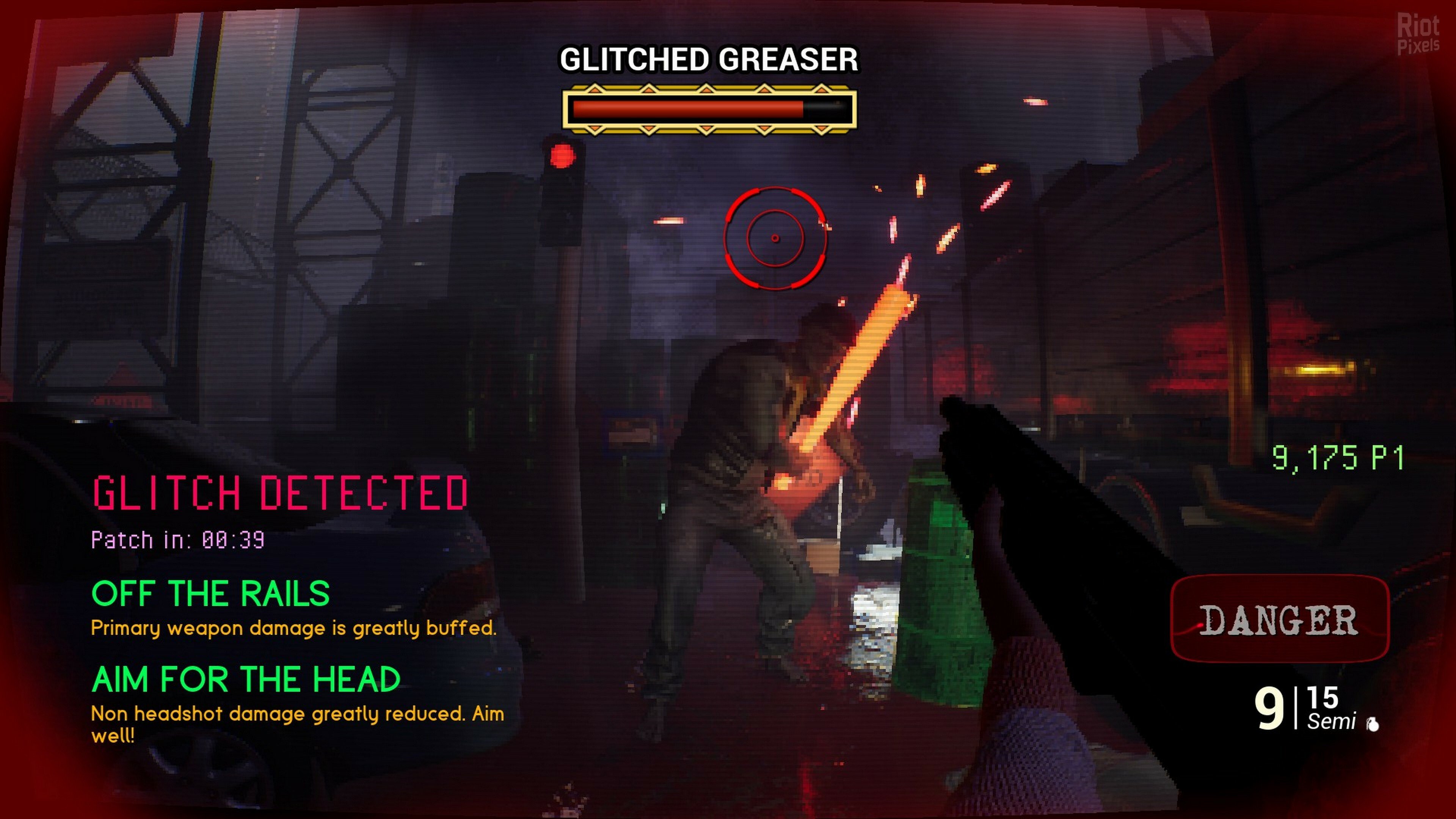Click the Glitch Detected alert header
Viewport: 1456px width, 819px height.
[280, 493]
